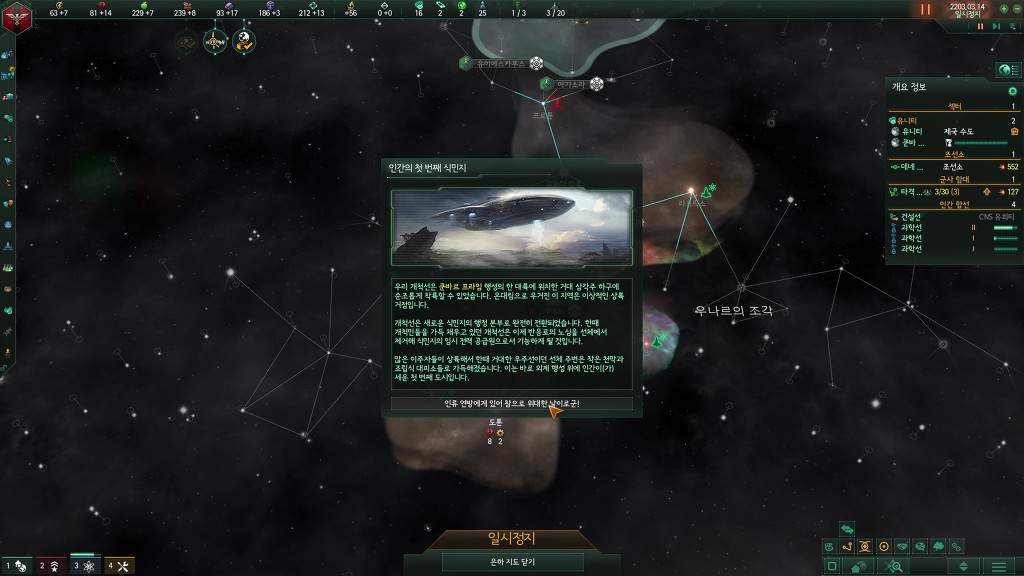Click the '은하 지도 닫기' button
This screenshot has width=1024, height=576.
tap(511, 562)
